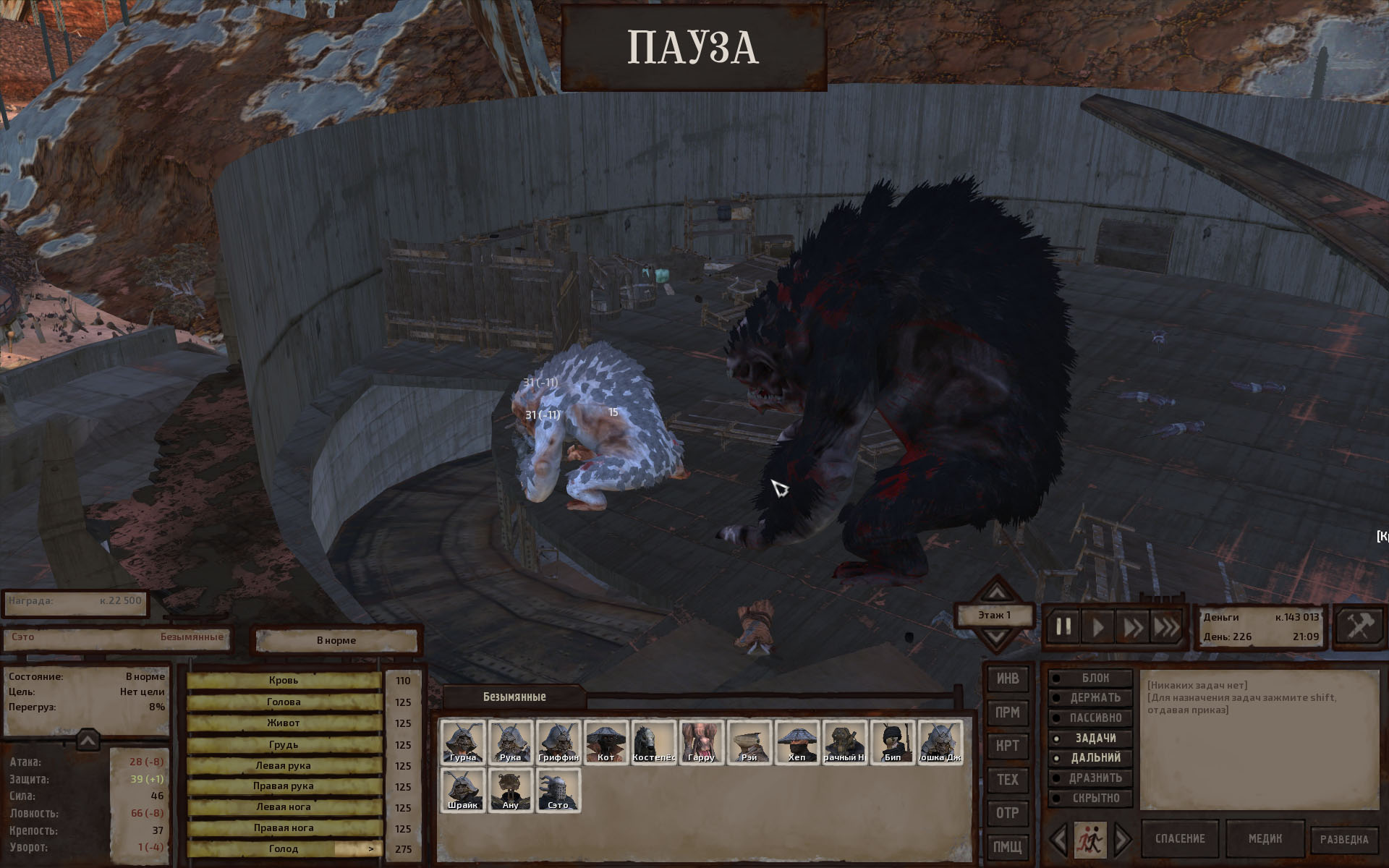Switch to the Безымянные squad tab
Image resolution: width=1389 pixels, height=868 pixels.
[x=514, y=697]
